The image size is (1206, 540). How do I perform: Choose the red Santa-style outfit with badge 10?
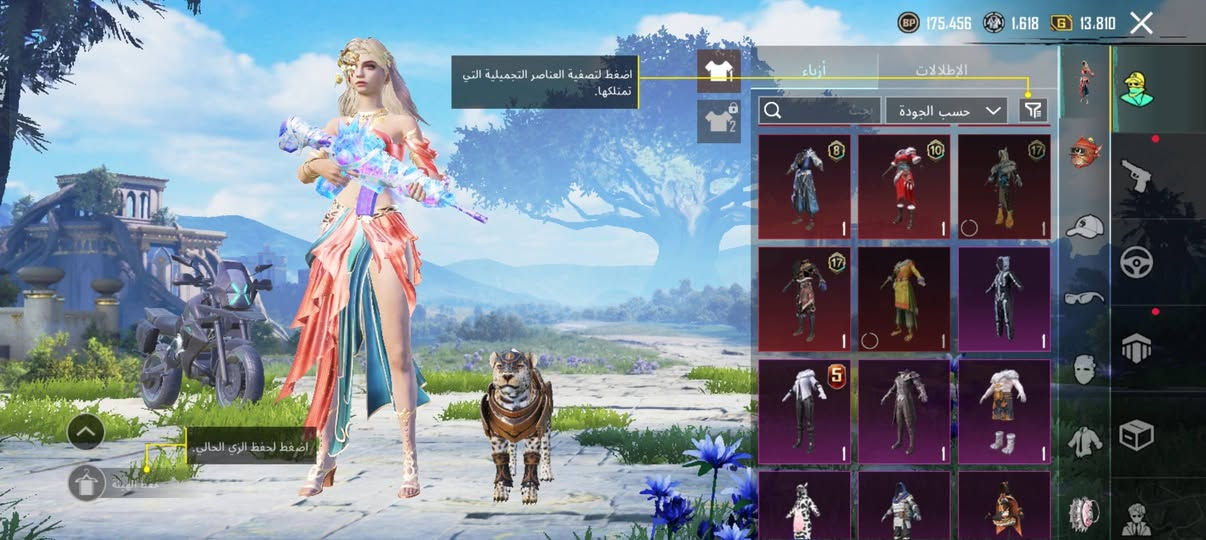point(904,187)
